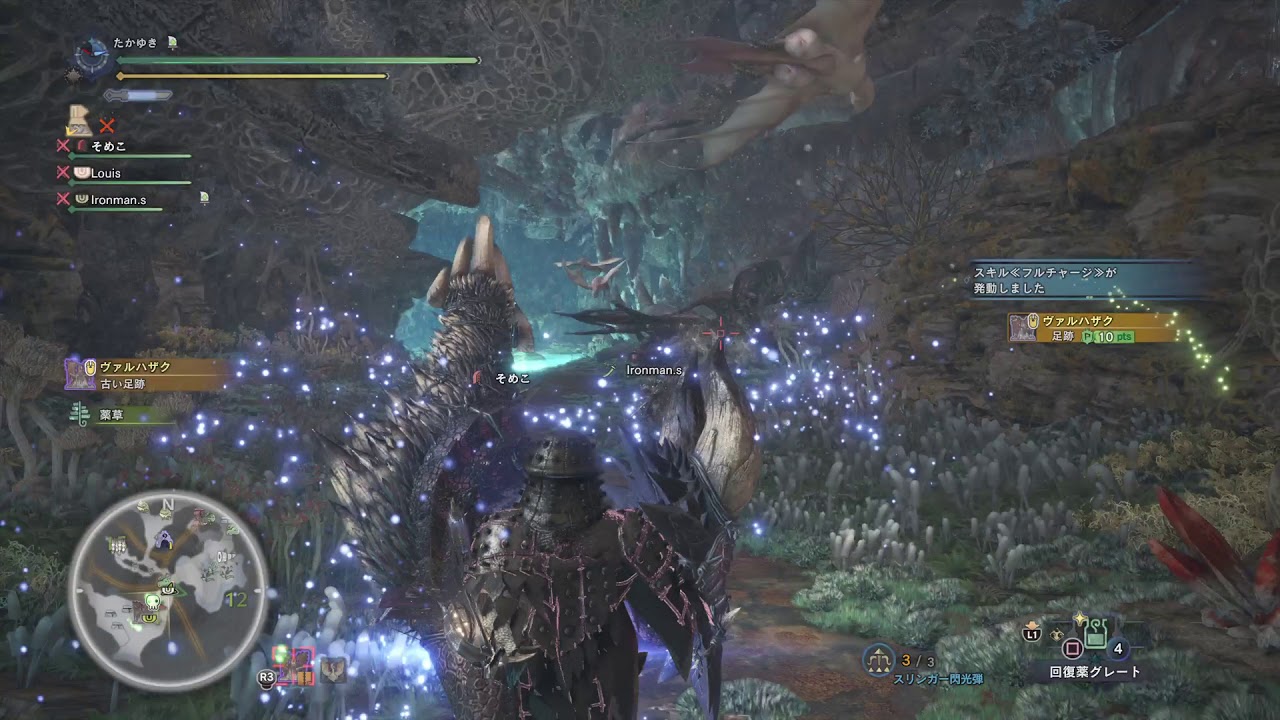Select party member Ironman.s in the list
The image size is (1280, 720).
point(118,200)
